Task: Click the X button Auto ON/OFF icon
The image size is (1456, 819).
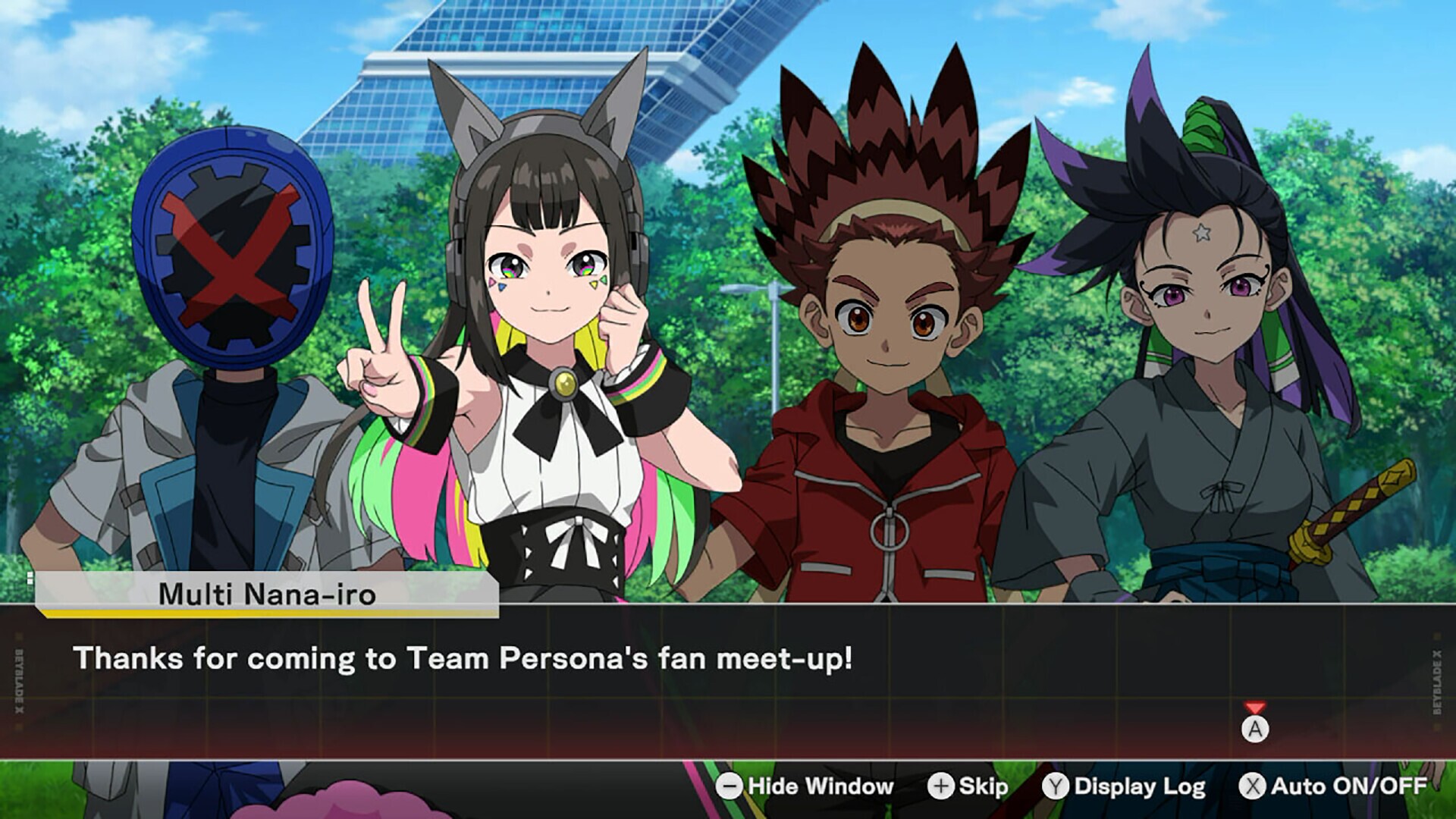Action: [x=1254, y=786]
